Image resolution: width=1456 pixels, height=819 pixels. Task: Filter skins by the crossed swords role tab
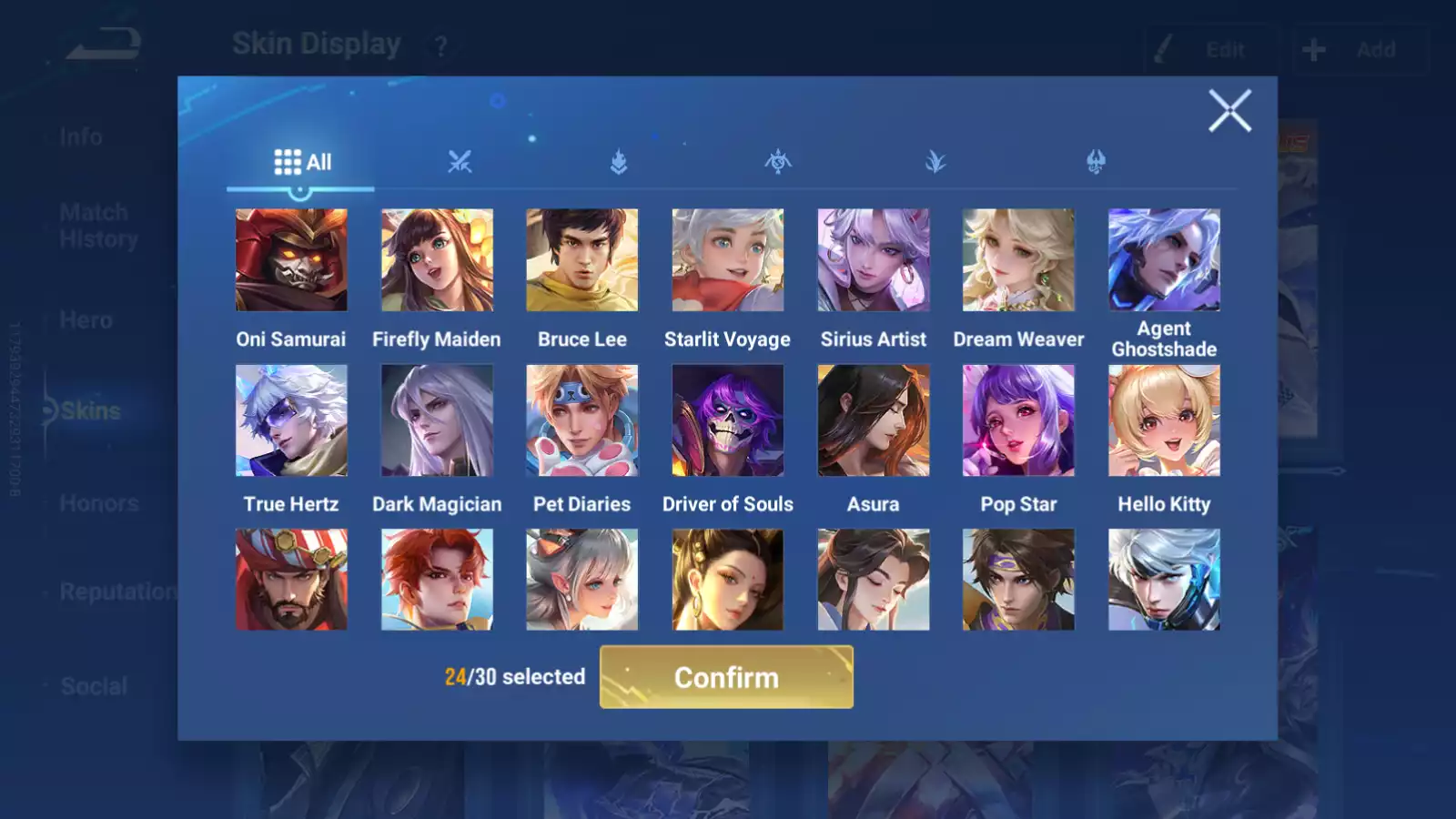460,162
